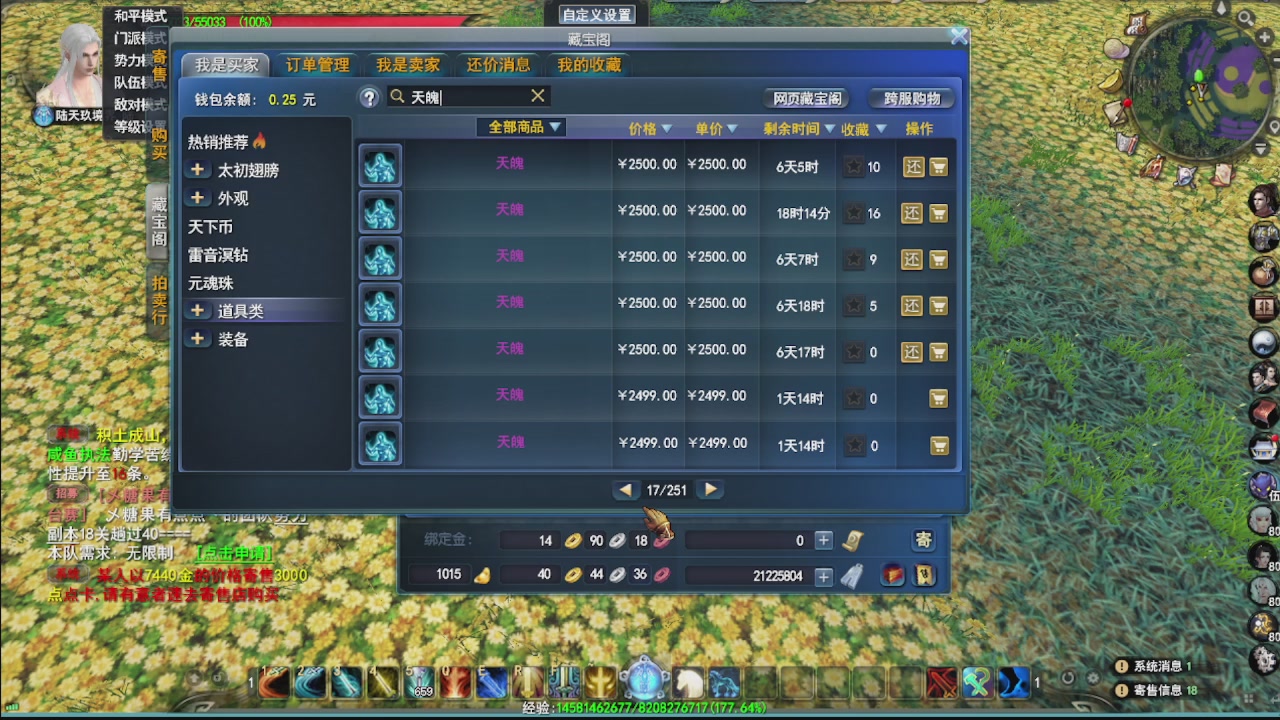Expand the 道具类 category in sidebar
This screenshot has width=1280, height=720.
[x=197, y=310]
